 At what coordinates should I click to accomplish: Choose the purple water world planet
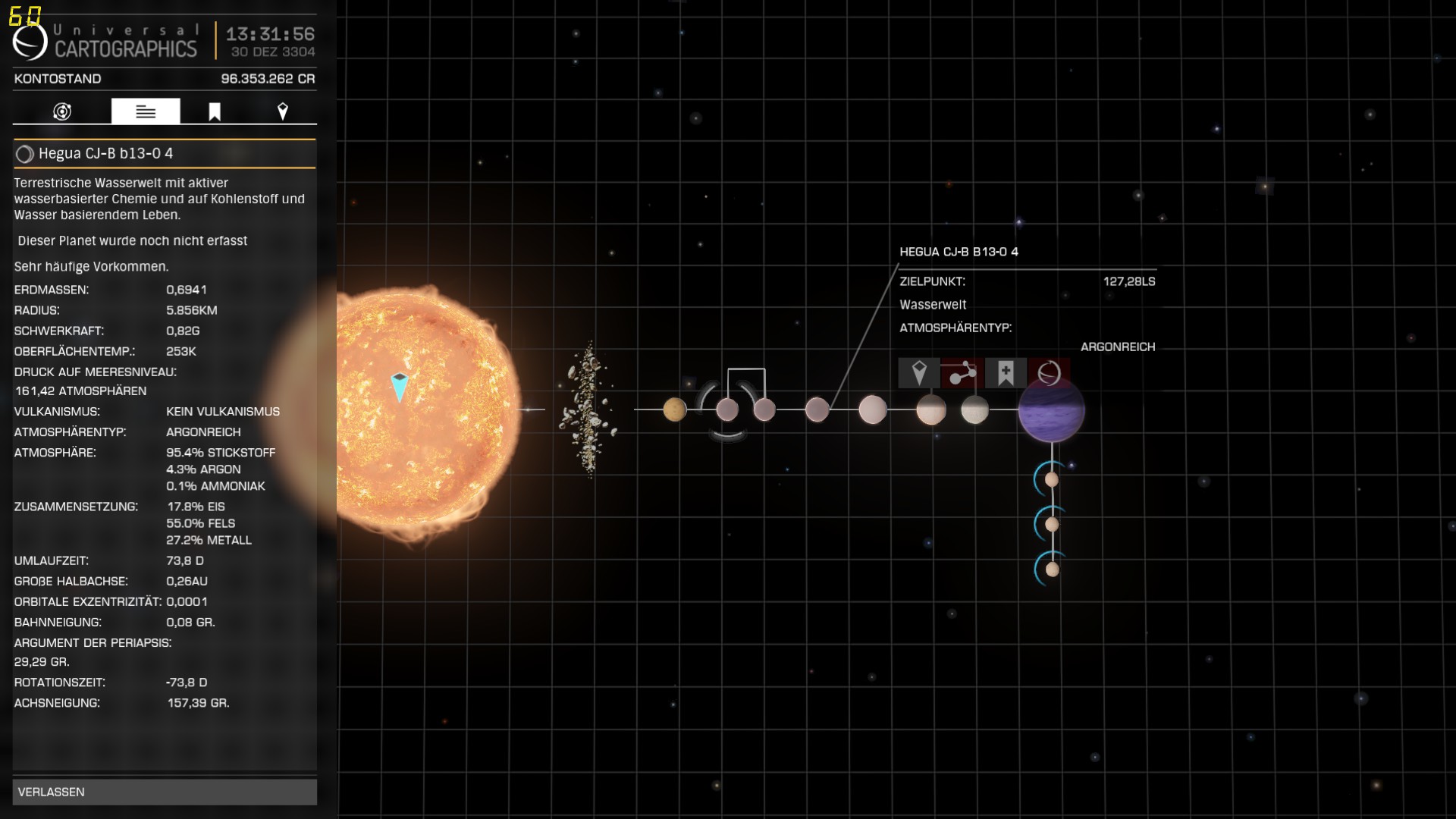[x=1051, y=410]
